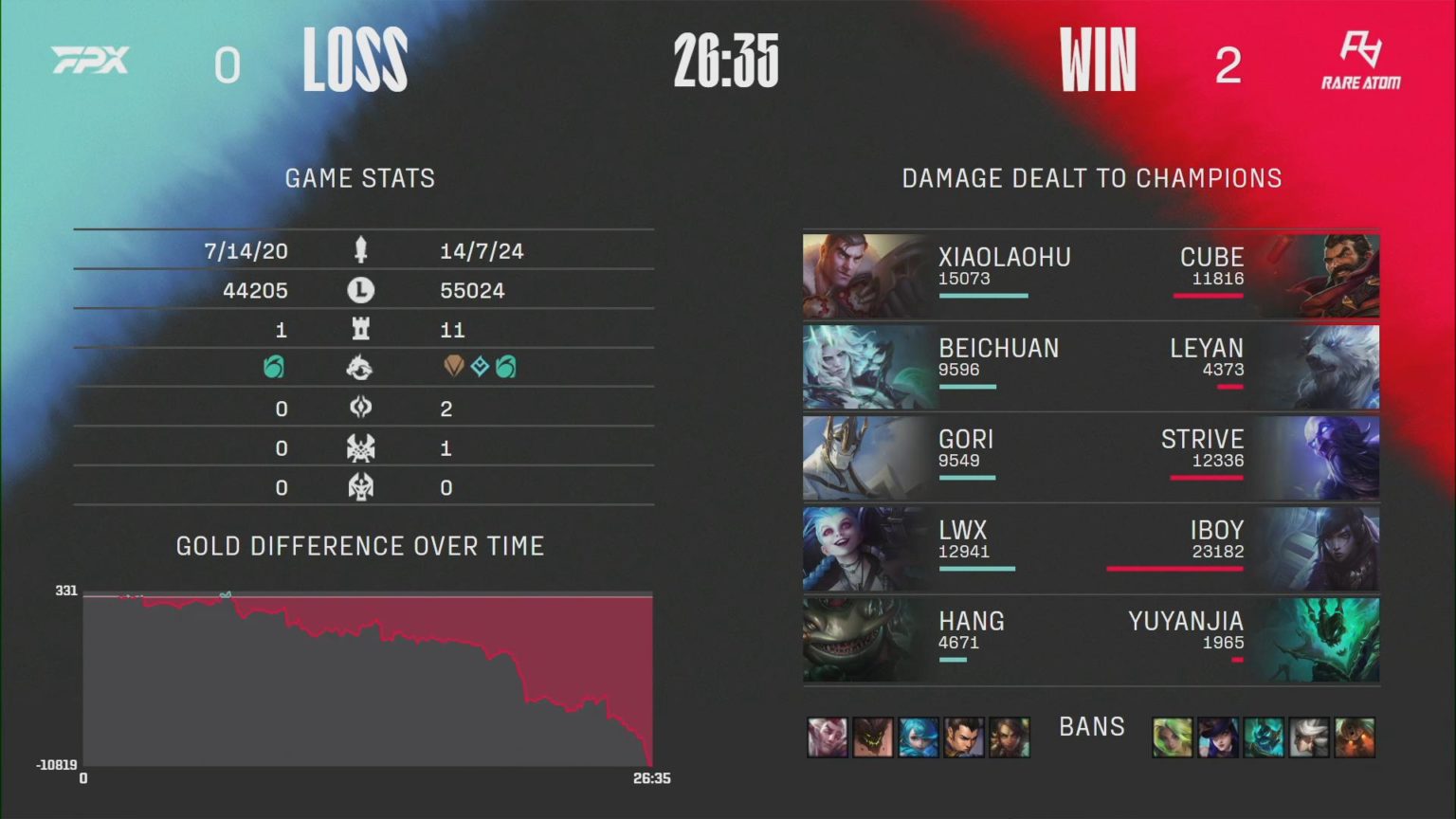
Task: Click the gold total coin icon
Action: pyautogui.click(x=360, y=290)
